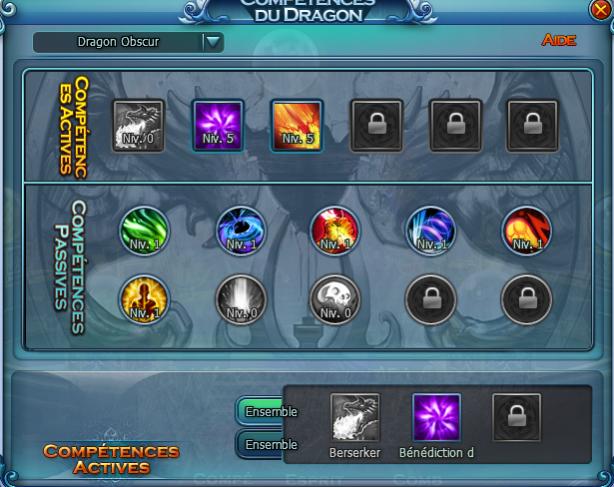This screenshot has height=487, width=614.
Task: Close the Compétences du Dragon window
Action: point(599,10)
